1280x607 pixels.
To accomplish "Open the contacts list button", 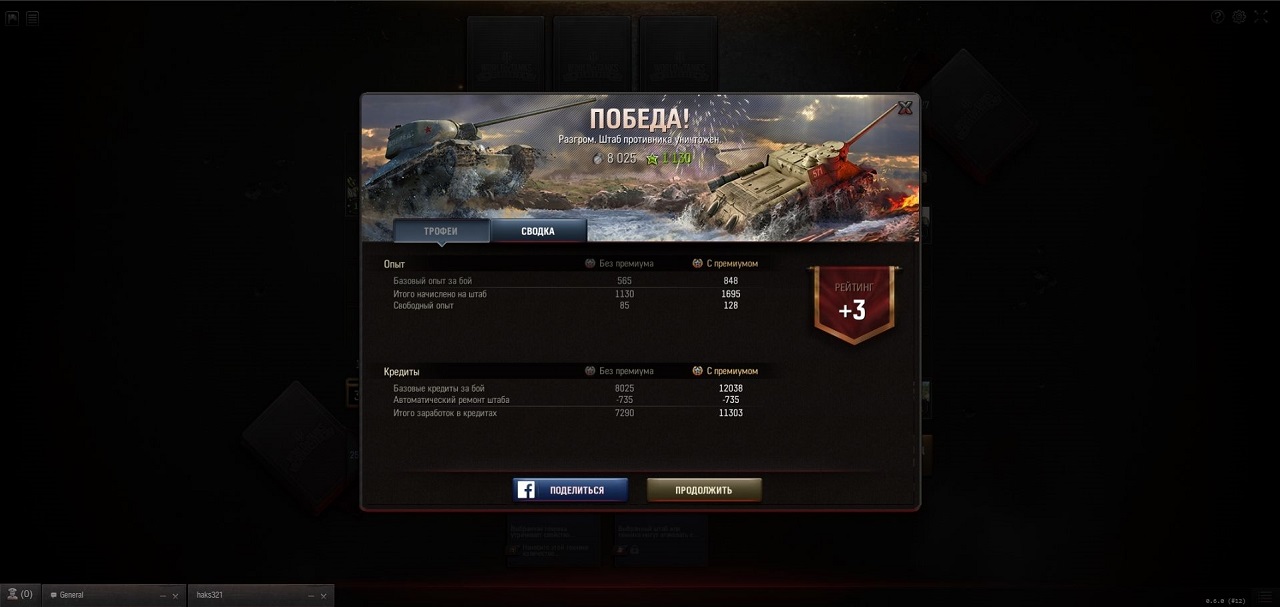I will click(x=19, y=594).
